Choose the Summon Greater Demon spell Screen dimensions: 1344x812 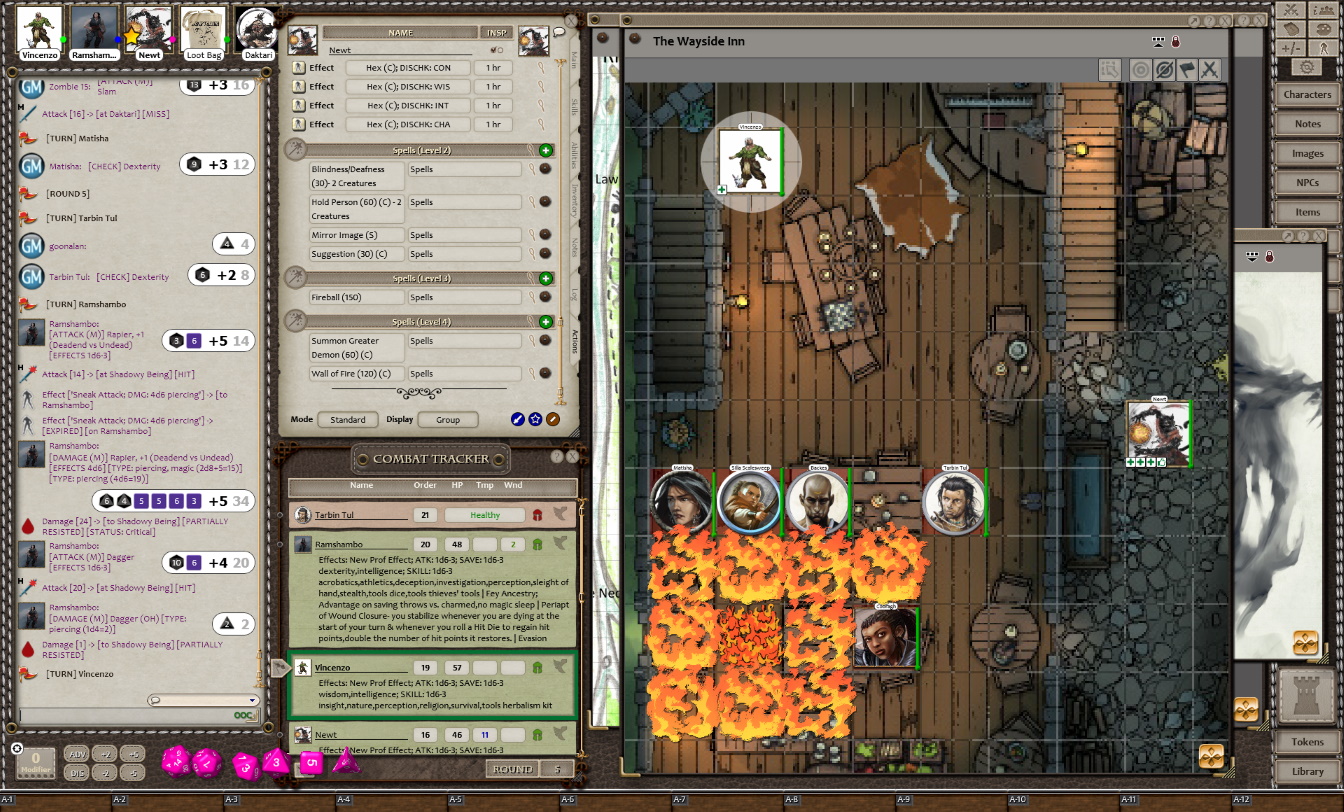pyautogui.click(x=357, y=346)
